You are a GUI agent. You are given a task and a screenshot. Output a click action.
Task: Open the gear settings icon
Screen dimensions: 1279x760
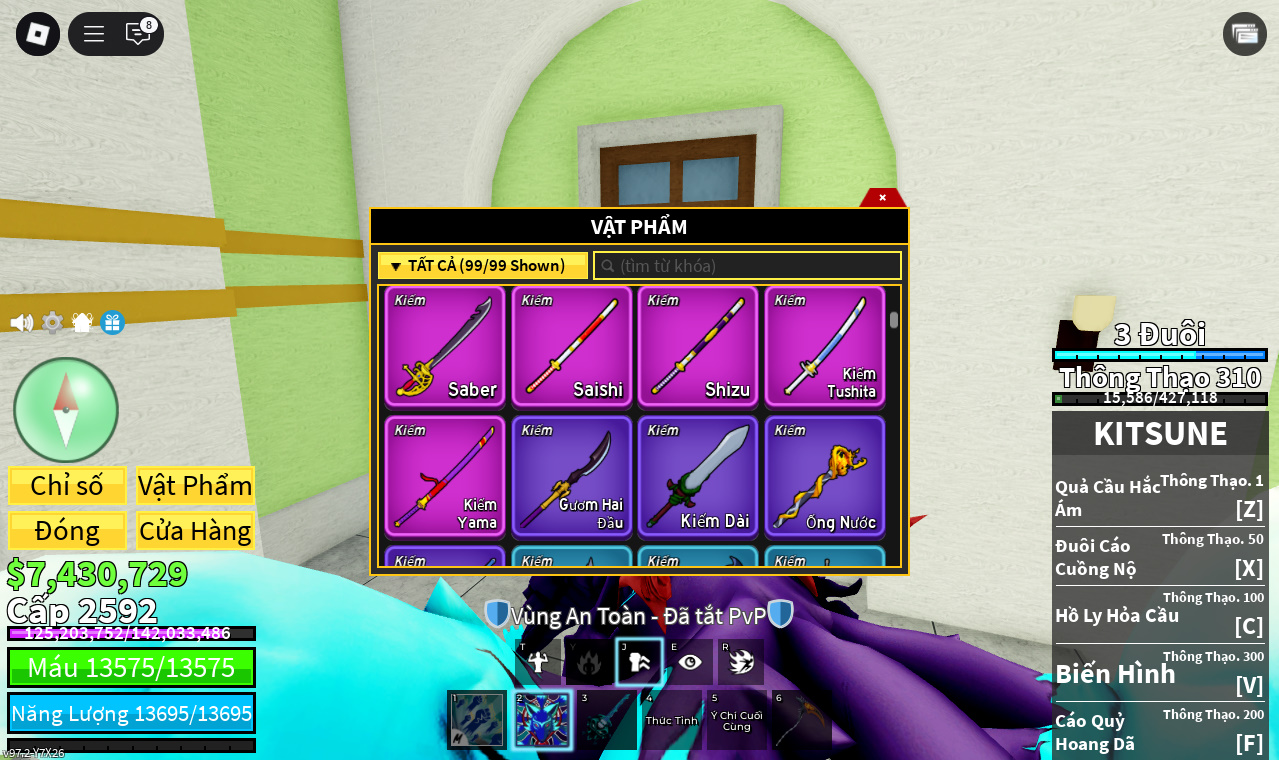point(52,323)
